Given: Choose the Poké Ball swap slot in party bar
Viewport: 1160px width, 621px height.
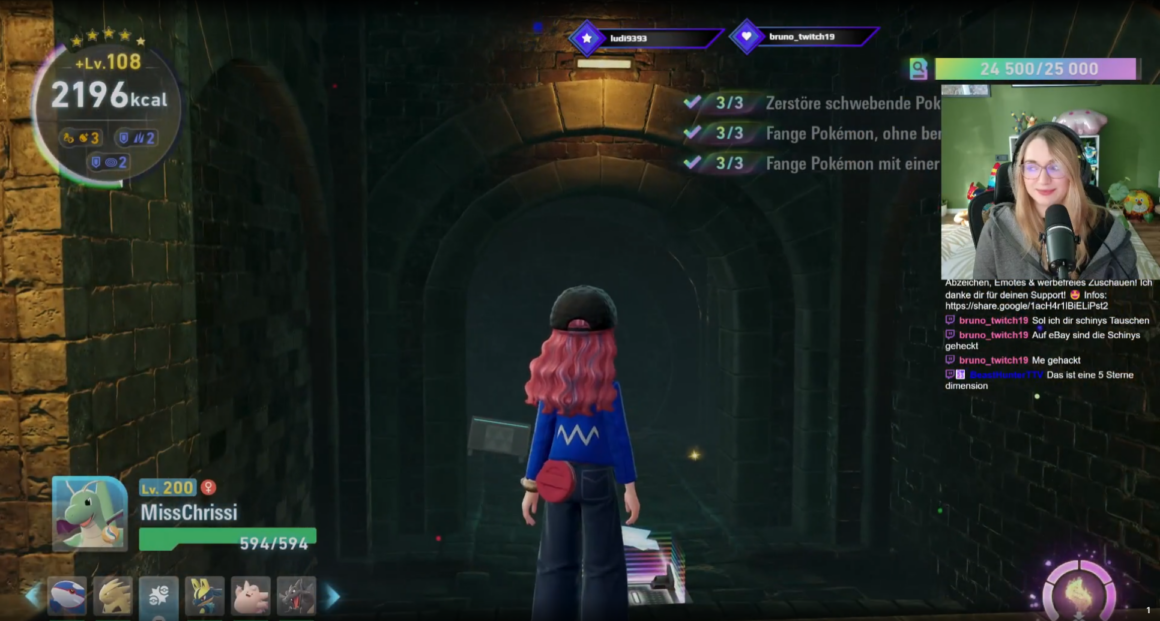Looking at the screenshot, I should [x=159, y=596].
